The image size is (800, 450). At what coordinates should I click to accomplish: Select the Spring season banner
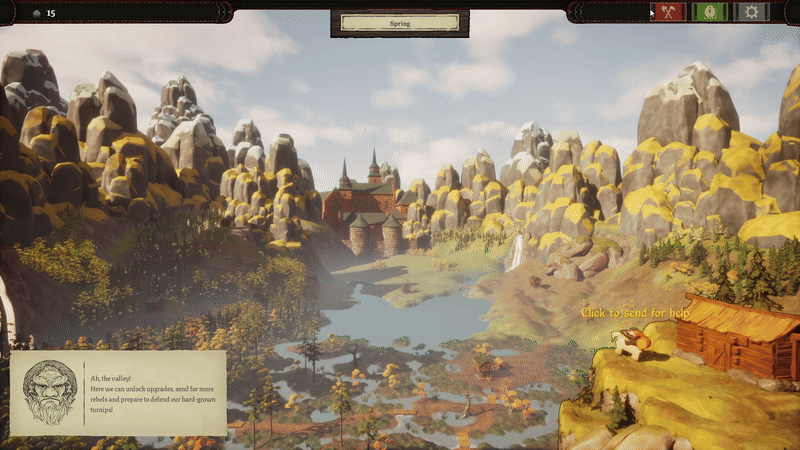pos(399,21)
